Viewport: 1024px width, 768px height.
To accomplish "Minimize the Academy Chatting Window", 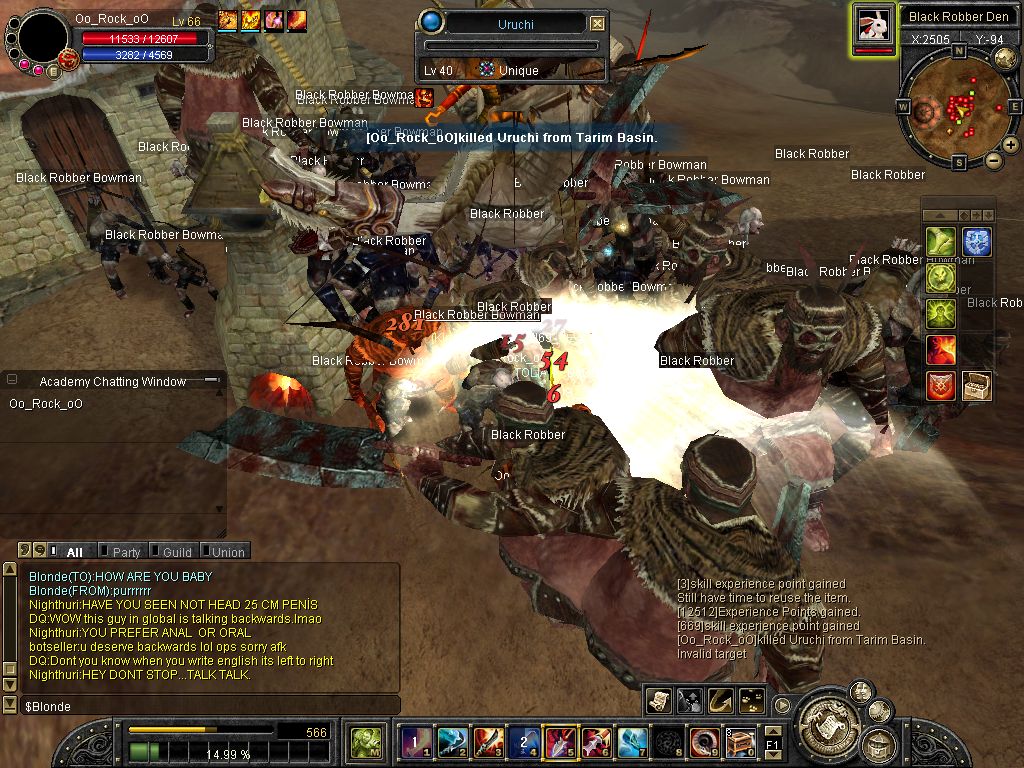I will pyautogui.click(x=211, y=381).
